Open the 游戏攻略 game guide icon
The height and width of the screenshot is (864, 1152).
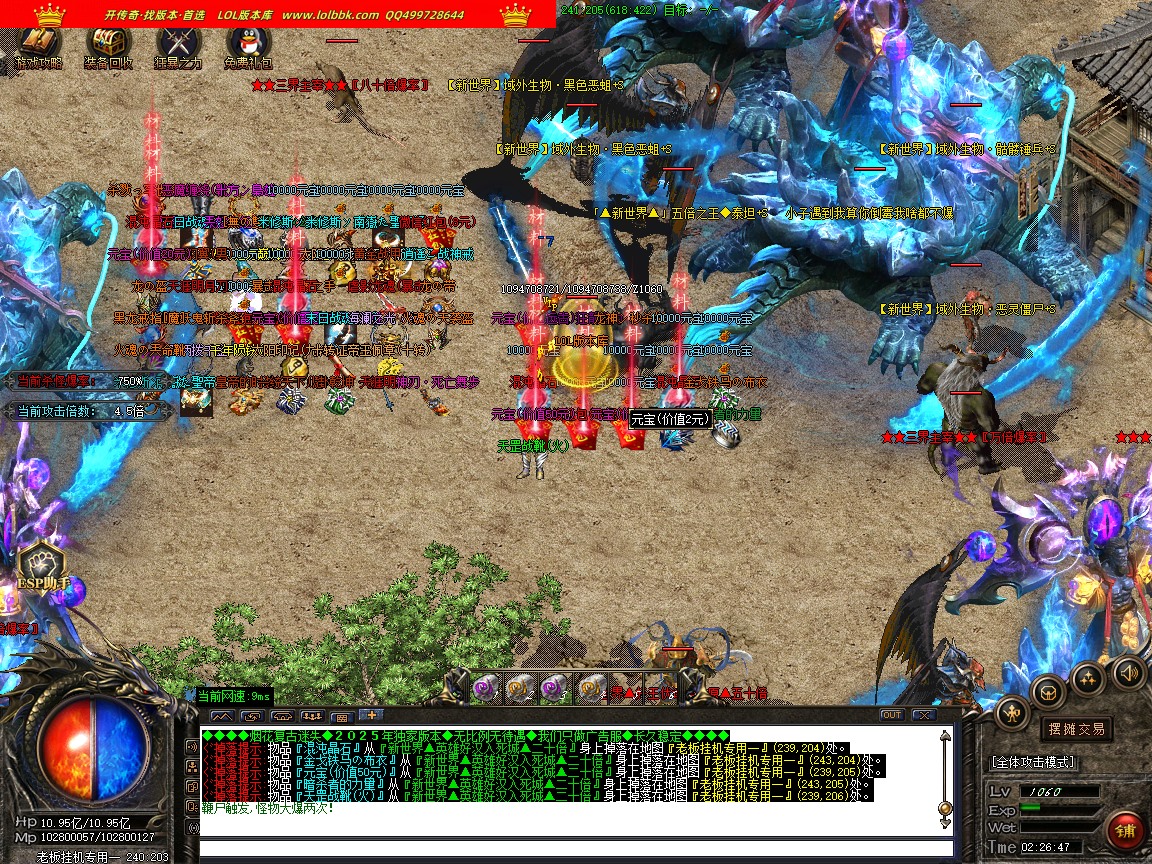tap(38, 45)
